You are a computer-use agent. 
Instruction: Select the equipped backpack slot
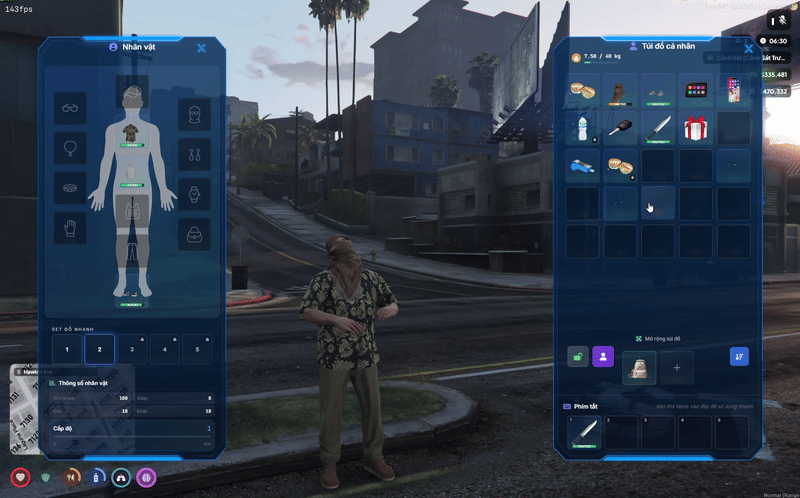(639, 367)
